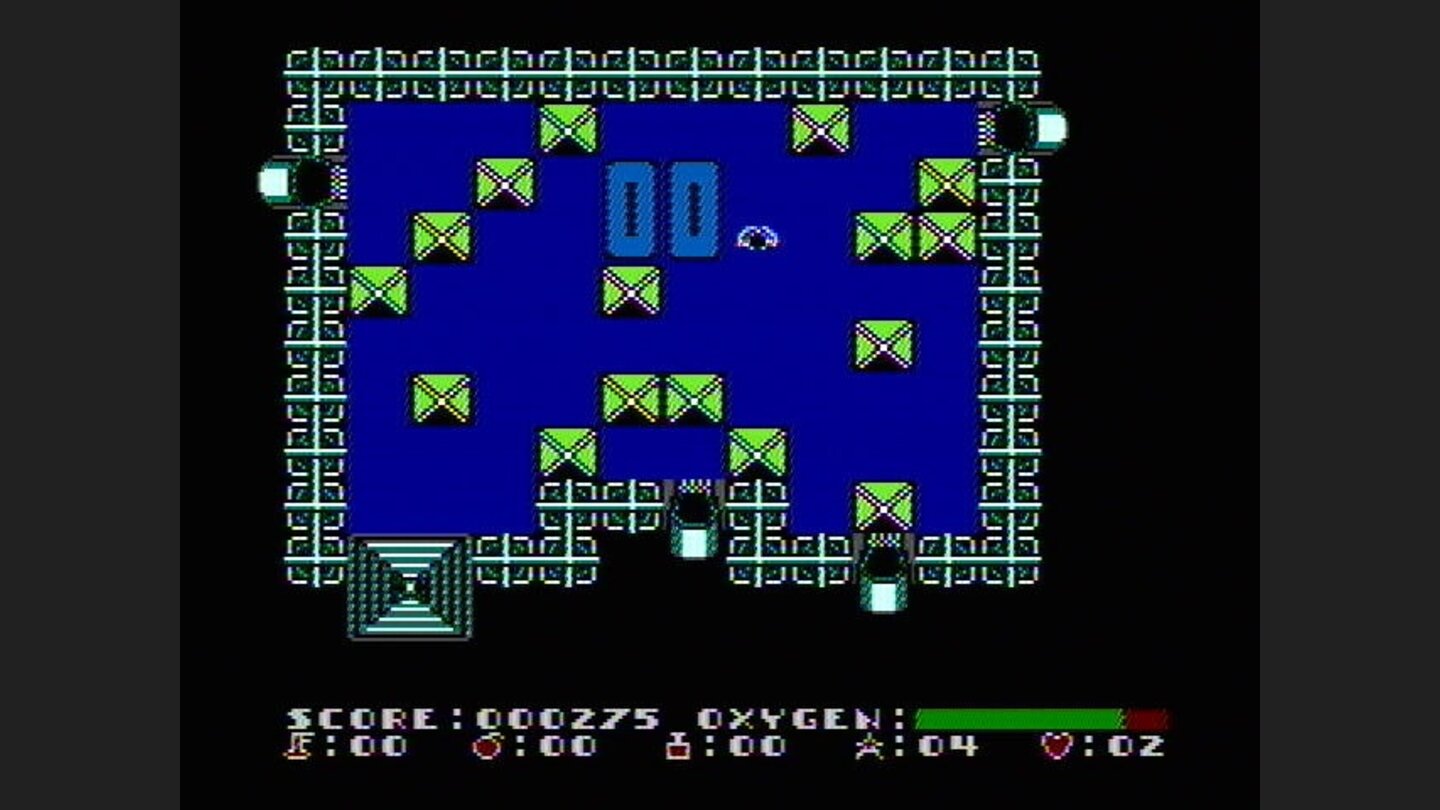Select the topmost green crate
Viewport: 1440px width, 810px height.
[566, 128]
